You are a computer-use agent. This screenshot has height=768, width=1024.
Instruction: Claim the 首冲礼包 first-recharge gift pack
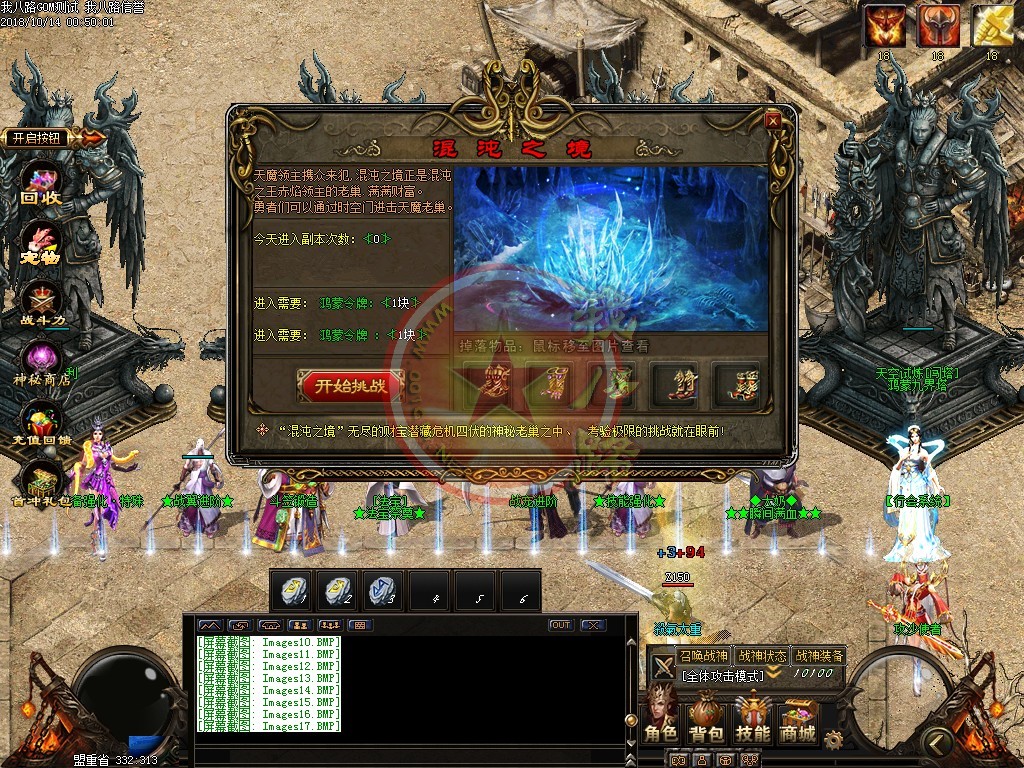pos(42,485)
